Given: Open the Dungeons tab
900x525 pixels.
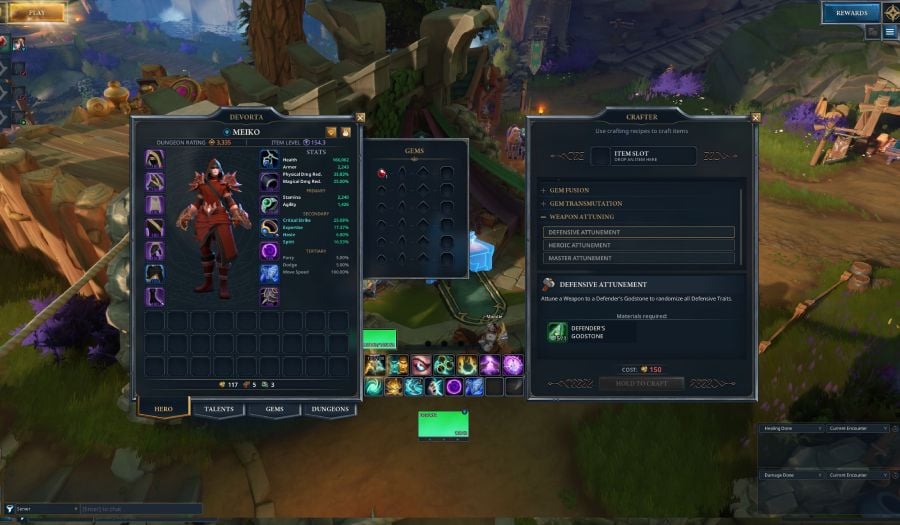Looking at the screenshot, I should click(x=330, y=409).
